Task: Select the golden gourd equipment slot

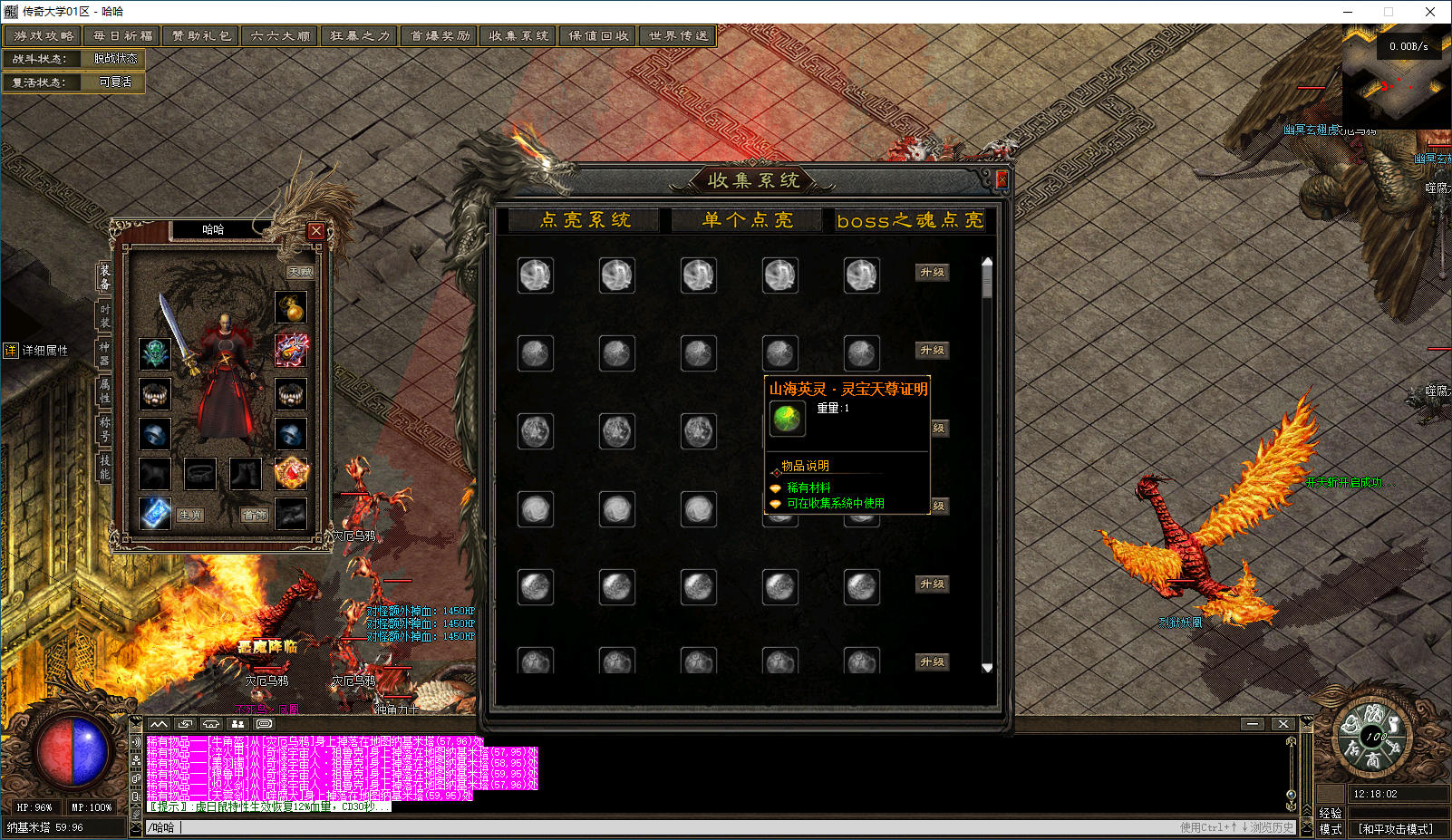Action: tap(291, 308)
